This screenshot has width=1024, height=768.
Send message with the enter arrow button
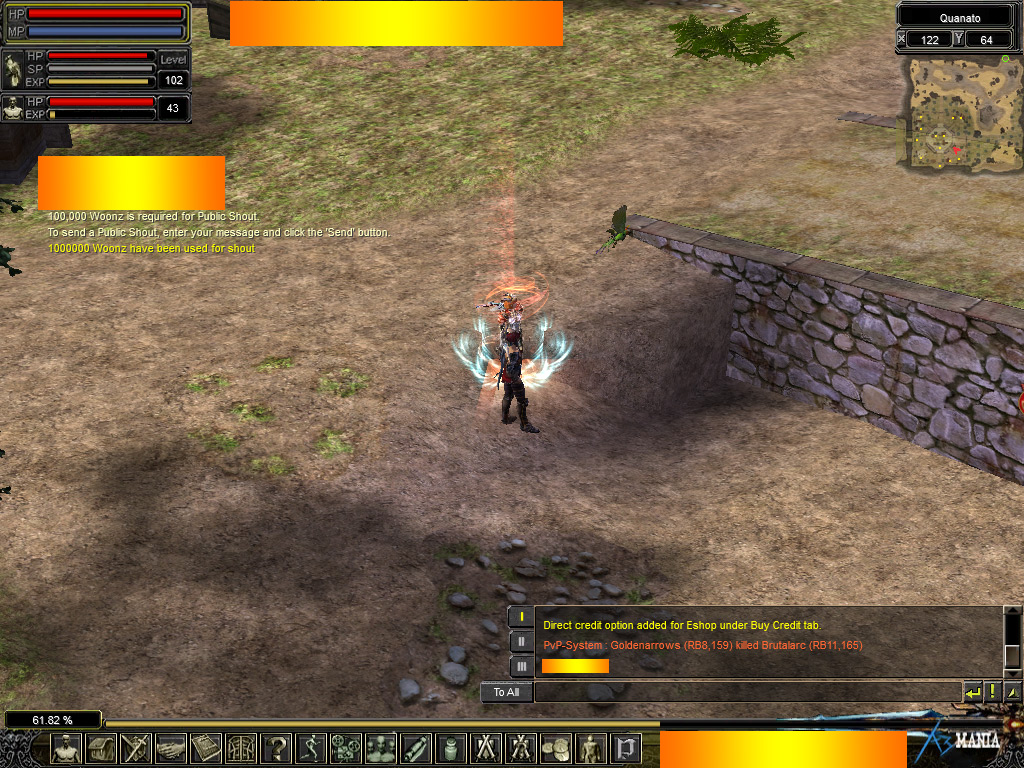(x=973, y=692)
